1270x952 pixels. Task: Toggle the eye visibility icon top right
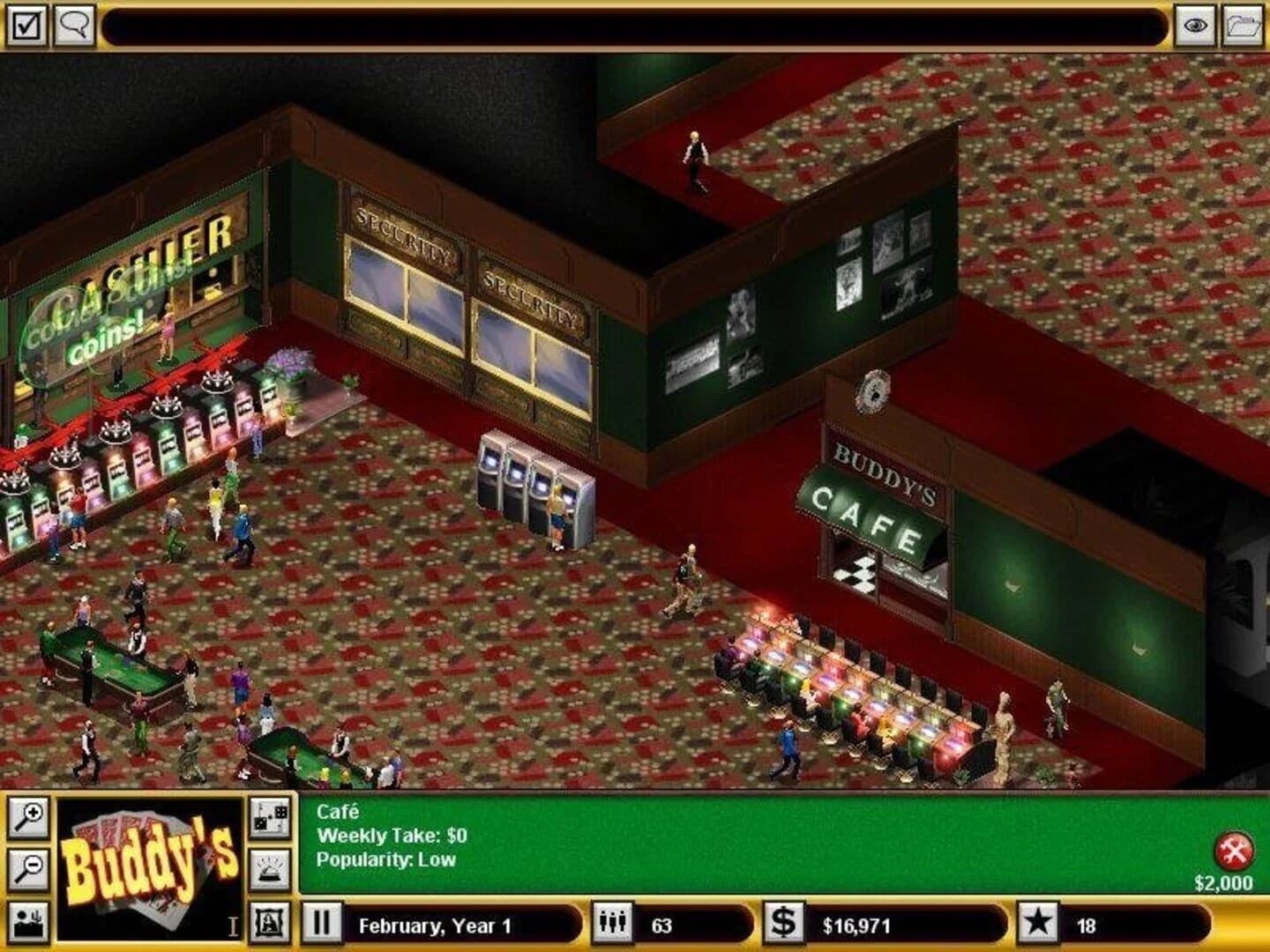(1195, 26)
